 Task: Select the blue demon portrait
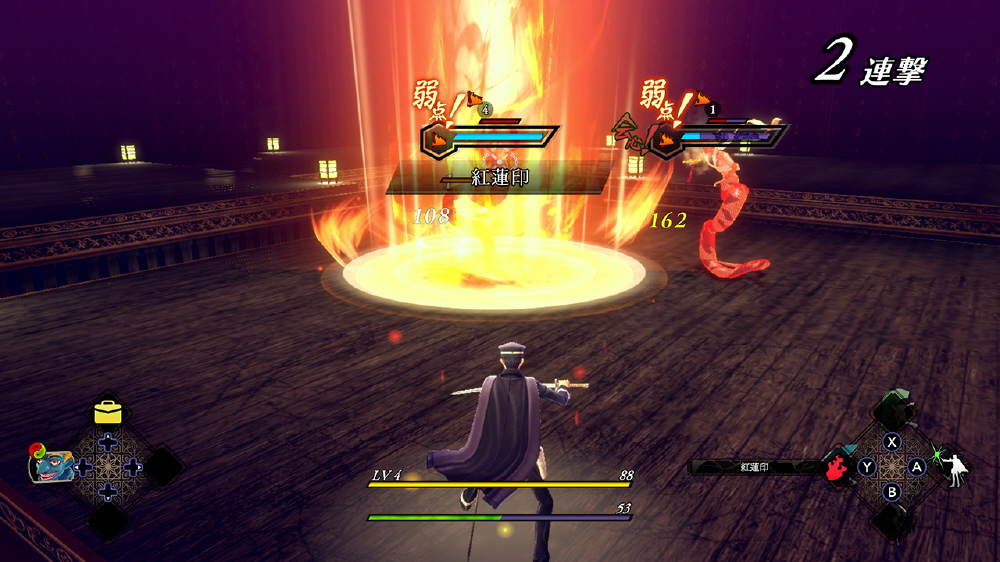[54, 465]
